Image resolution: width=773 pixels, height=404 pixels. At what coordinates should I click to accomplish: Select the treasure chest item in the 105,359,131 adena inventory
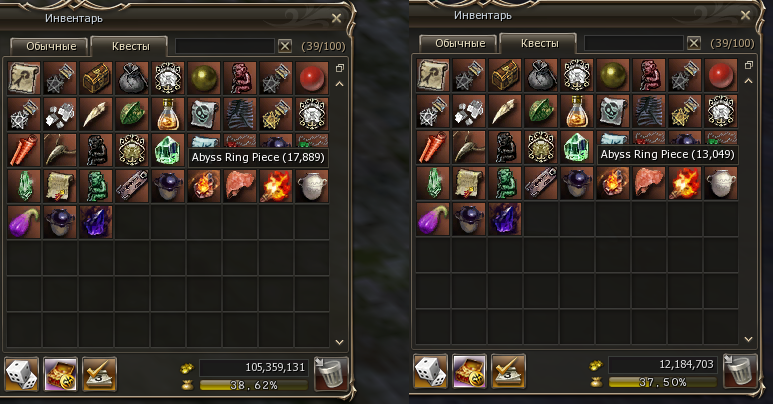96,77
